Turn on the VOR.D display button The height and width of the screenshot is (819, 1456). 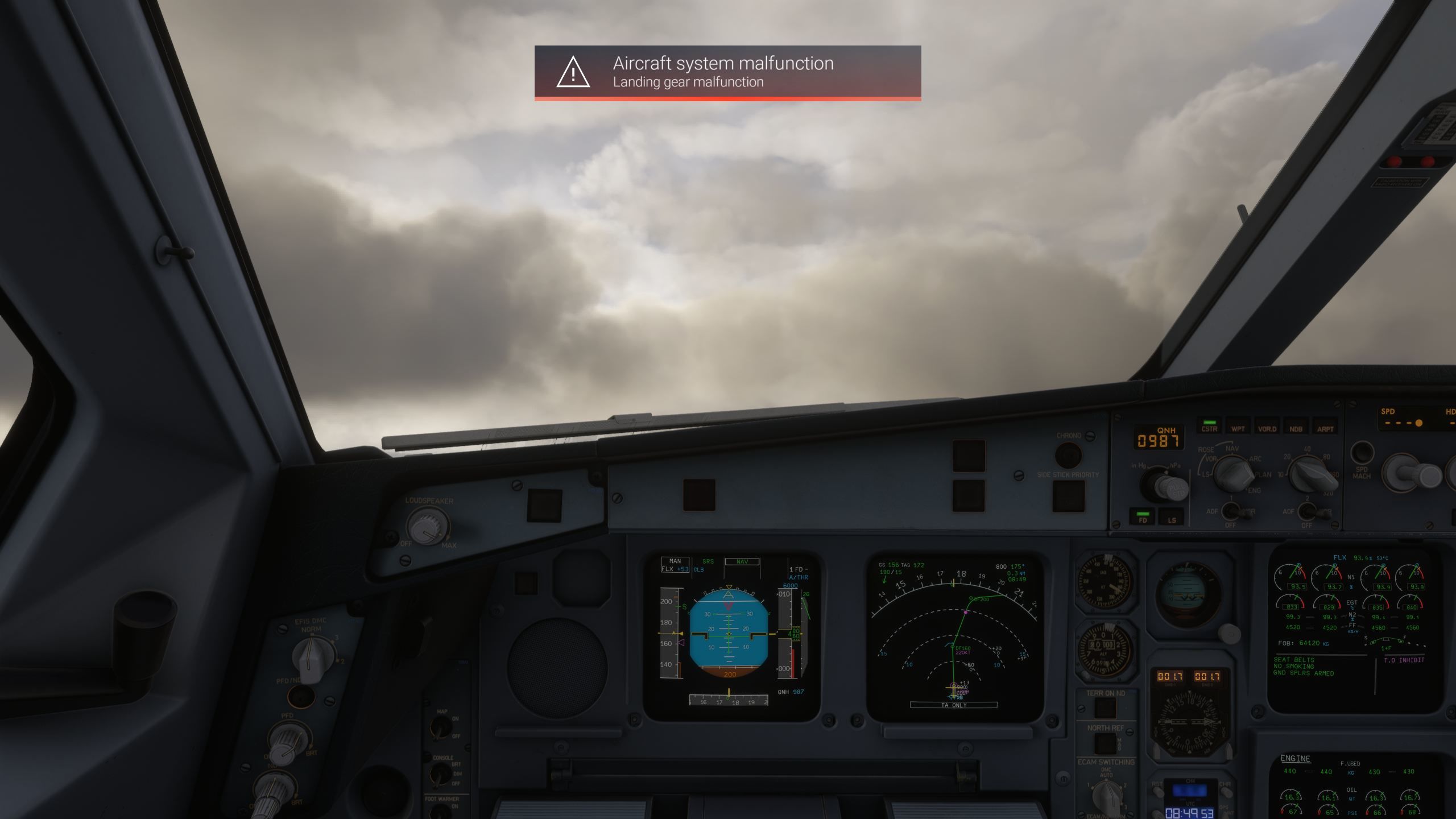pyautogui.click(x=1267, y=427)
